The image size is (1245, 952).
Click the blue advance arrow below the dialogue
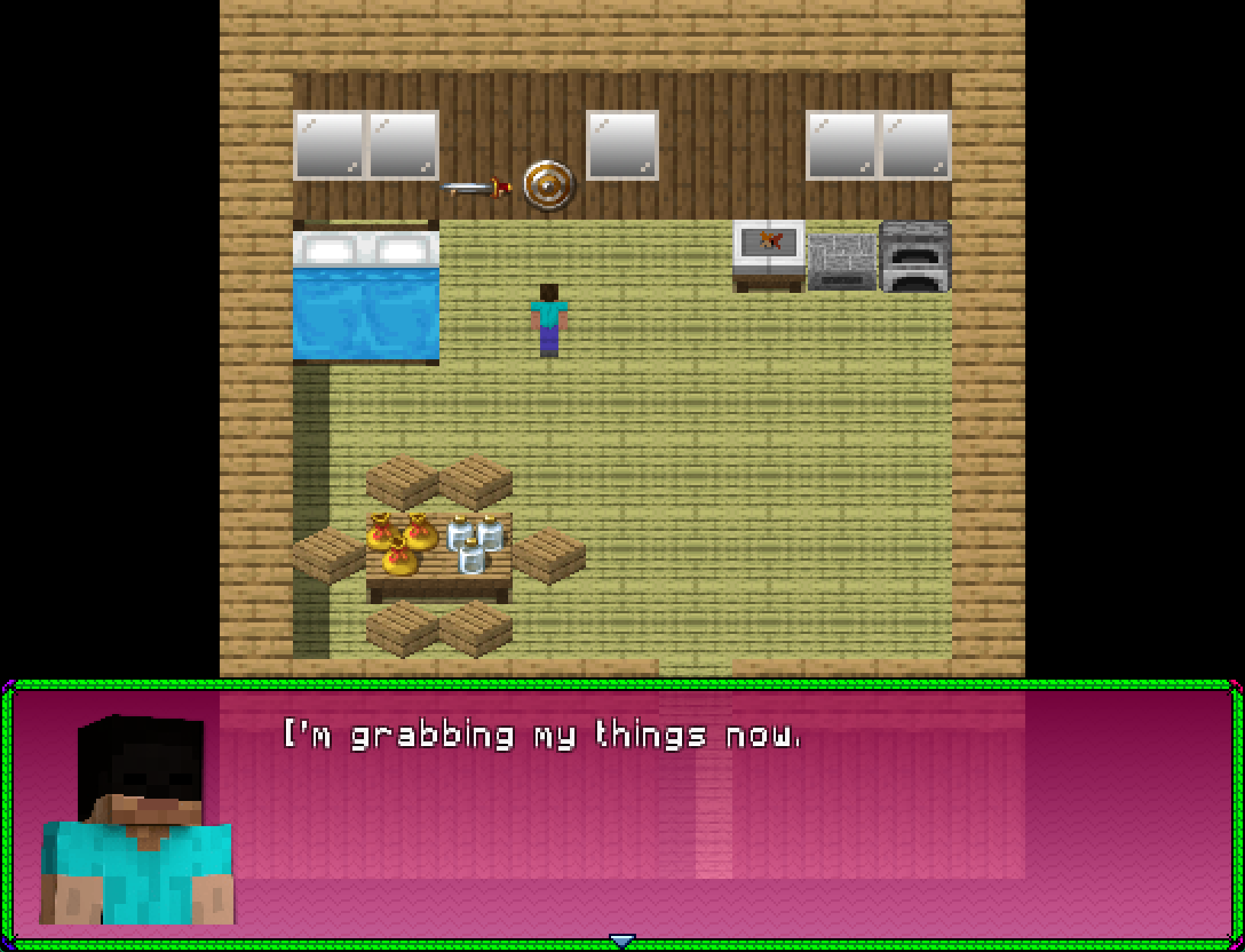coord(622,941)
